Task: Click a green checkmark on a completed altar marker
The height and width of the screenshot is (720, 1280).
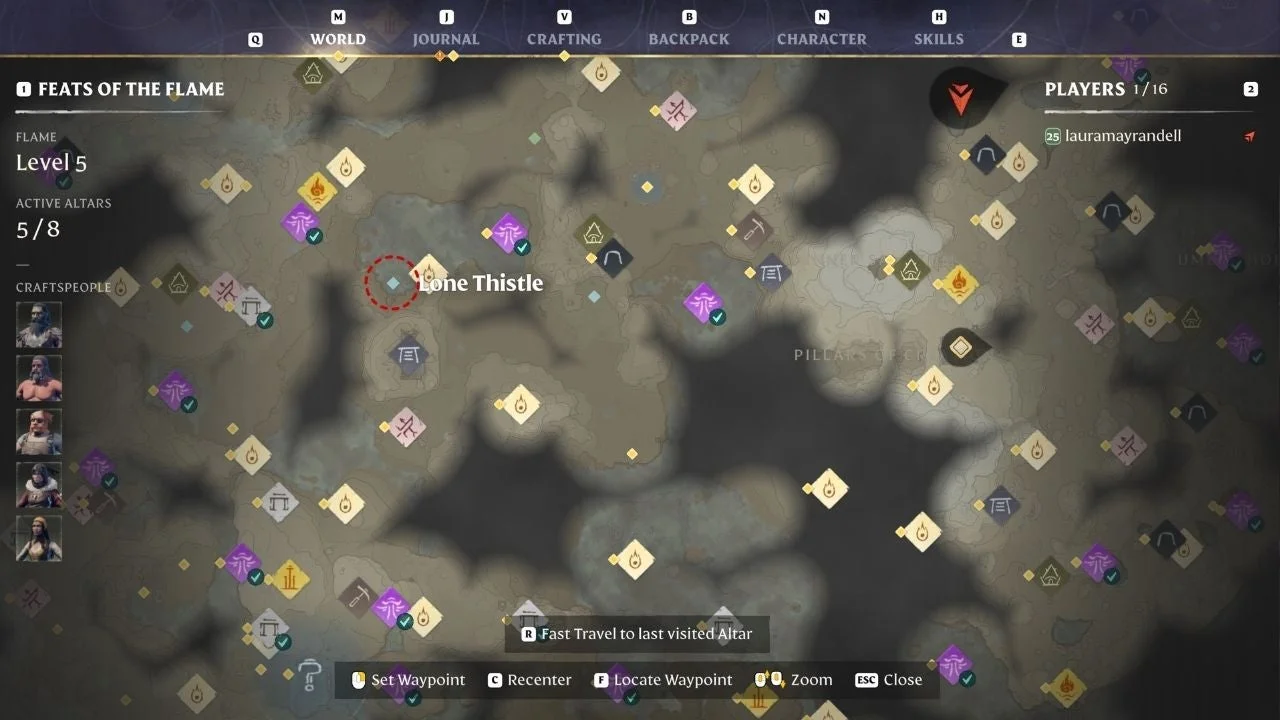Action: tap(314, 237)
